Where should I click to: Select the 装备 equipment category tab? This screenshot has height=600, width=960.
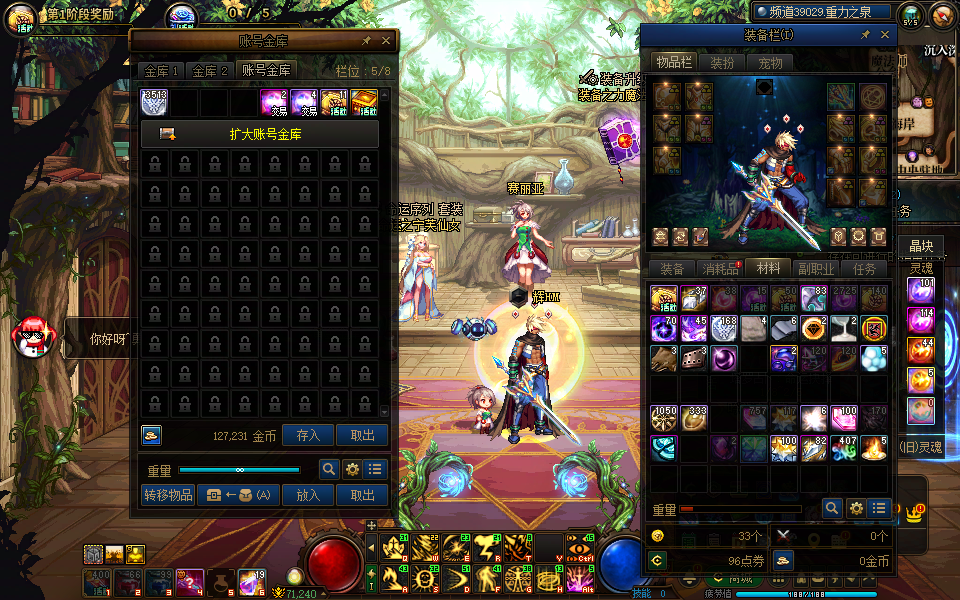pyautogui.click(x=672, y=269)
